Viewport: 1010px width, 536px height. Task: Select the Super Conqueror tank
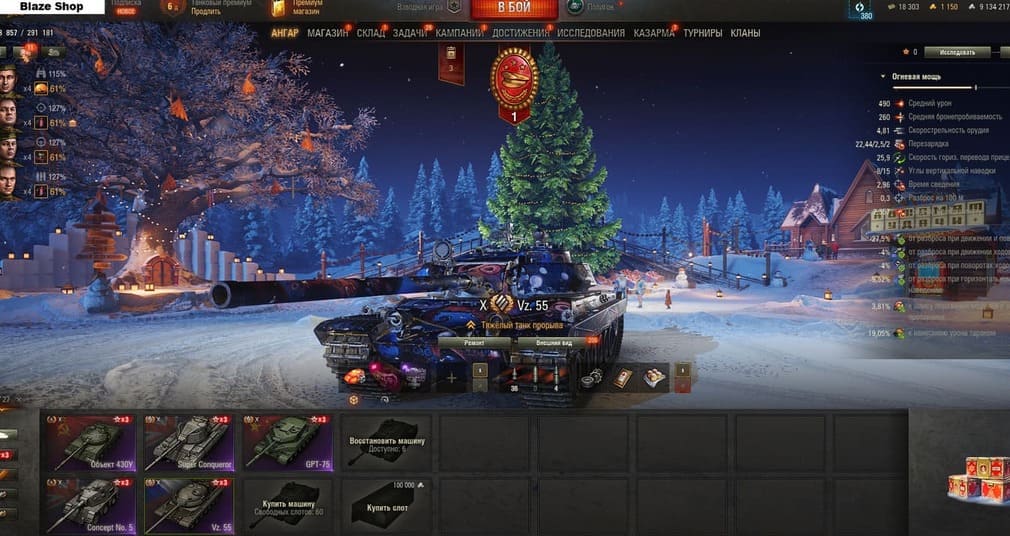click(x=188, y=443)
